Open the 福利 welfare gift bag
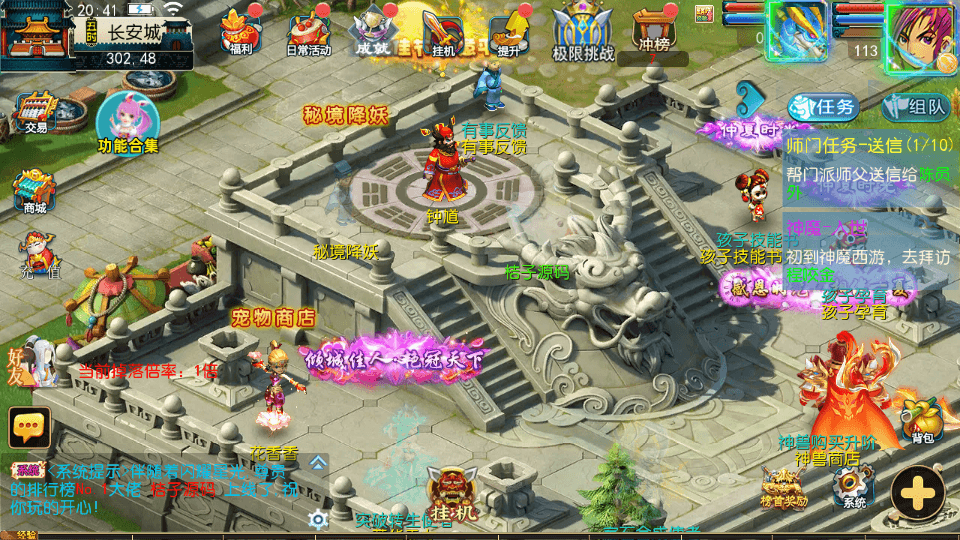Screen dimensions: 960x540 click(240, 30)
